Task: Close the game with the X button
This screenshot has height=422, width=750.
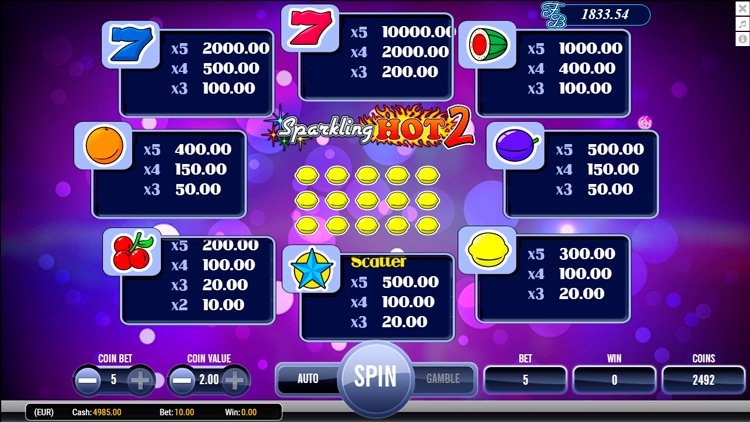Action: tap(742, 9)
